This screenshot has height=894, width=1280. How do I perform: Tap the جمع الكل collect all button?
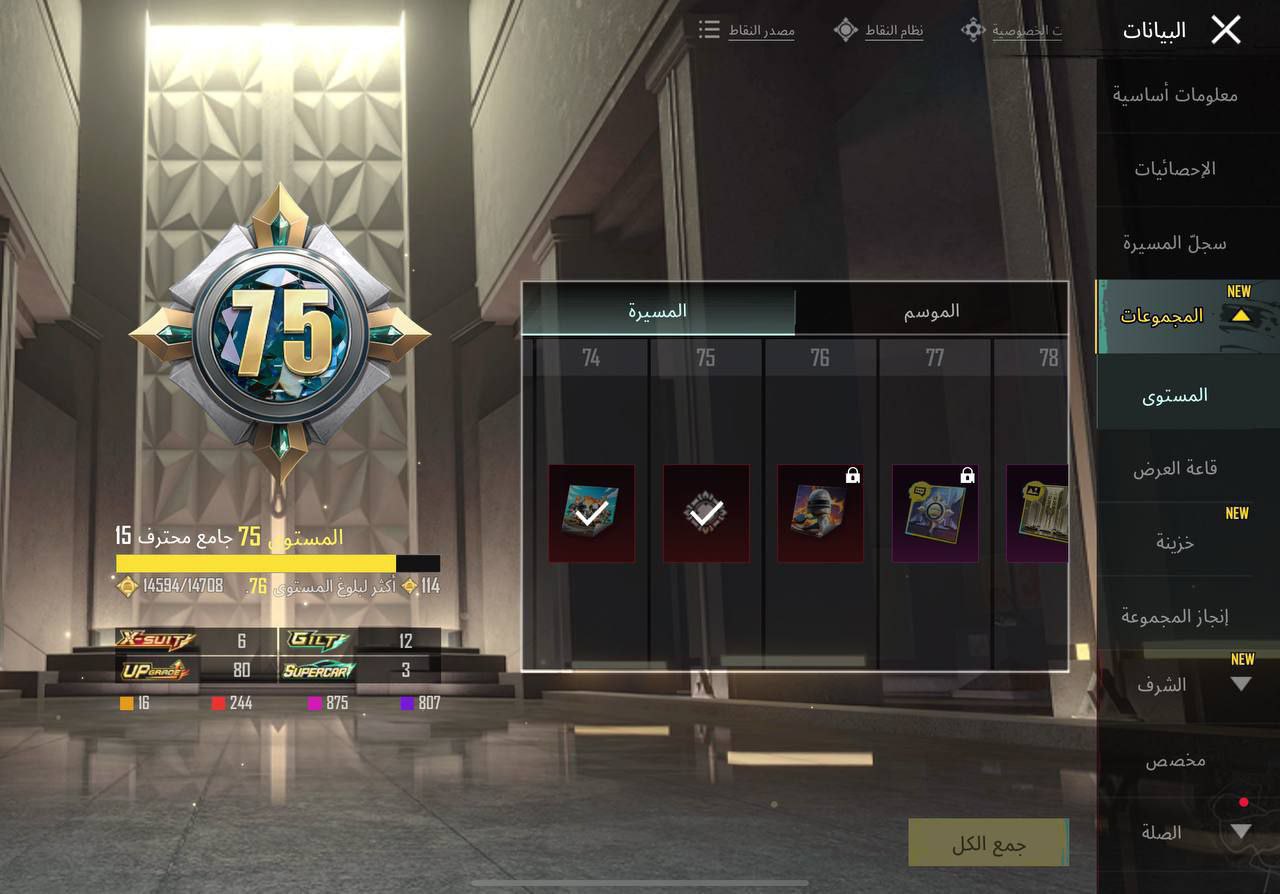tap(988, 844)
